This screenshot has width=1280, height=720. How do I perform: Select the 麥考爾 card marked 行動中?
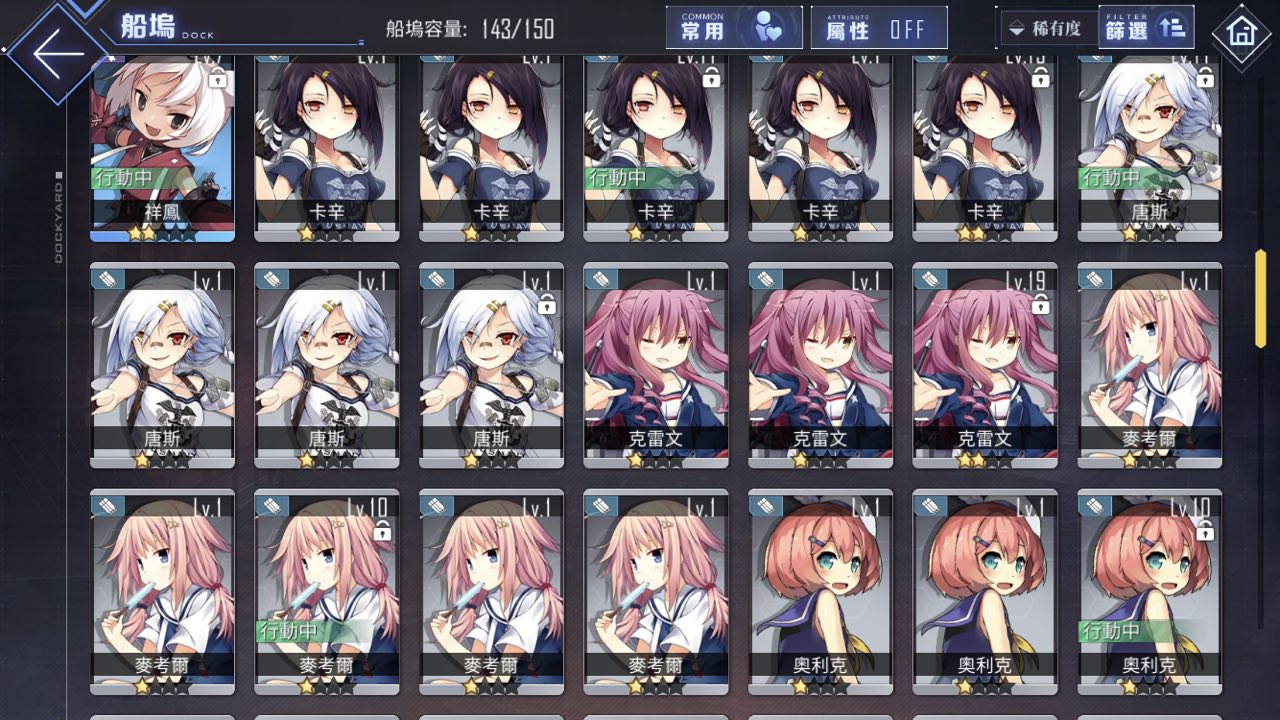[x=326, y=592]
